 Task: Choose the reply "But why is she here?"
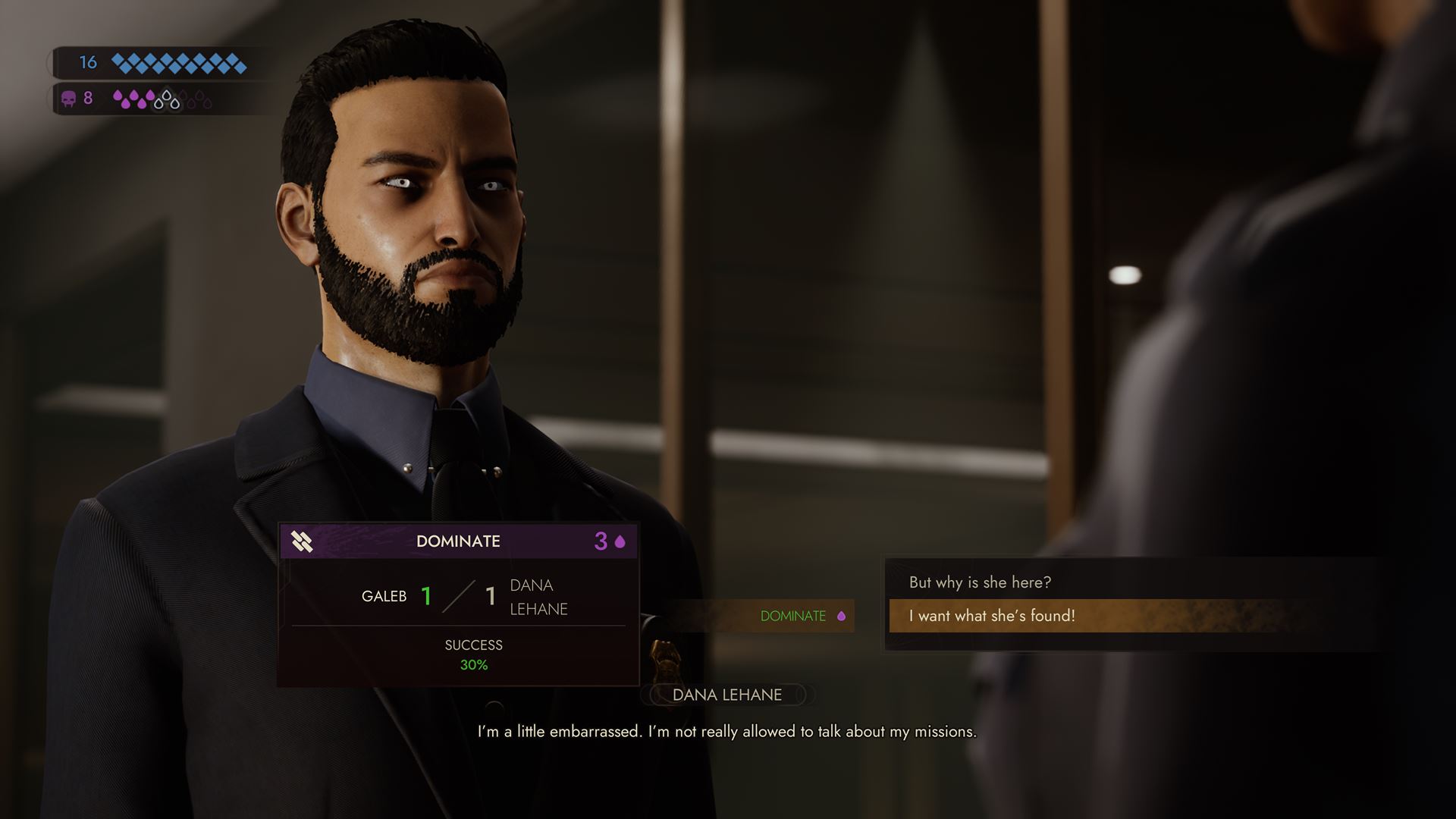[980, 582]
